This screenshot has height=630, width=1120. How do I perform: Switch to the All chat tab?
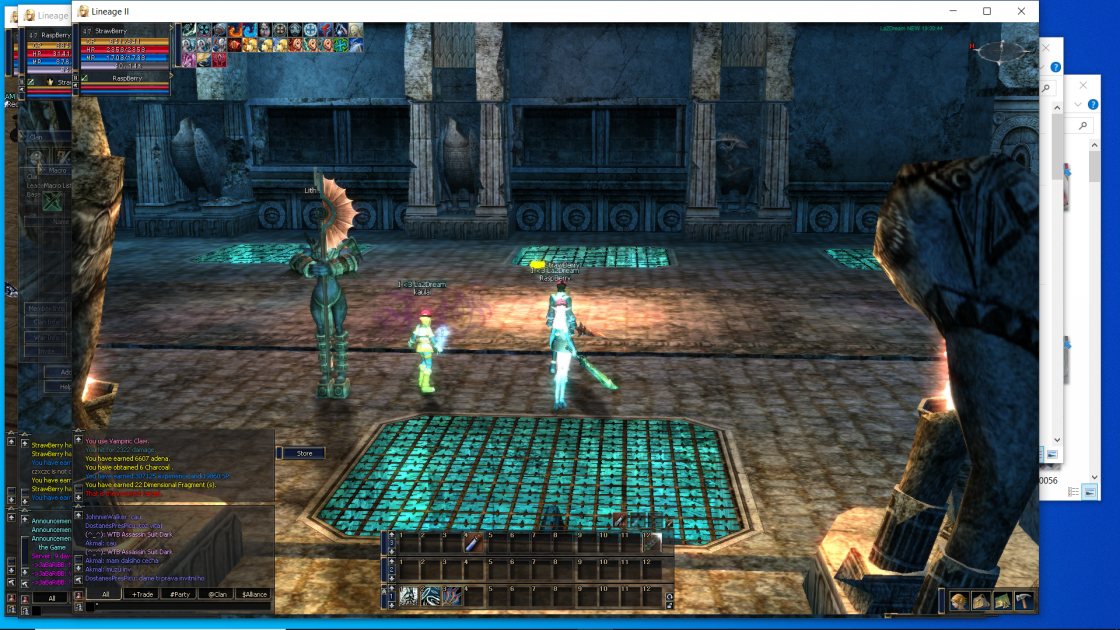105,594
